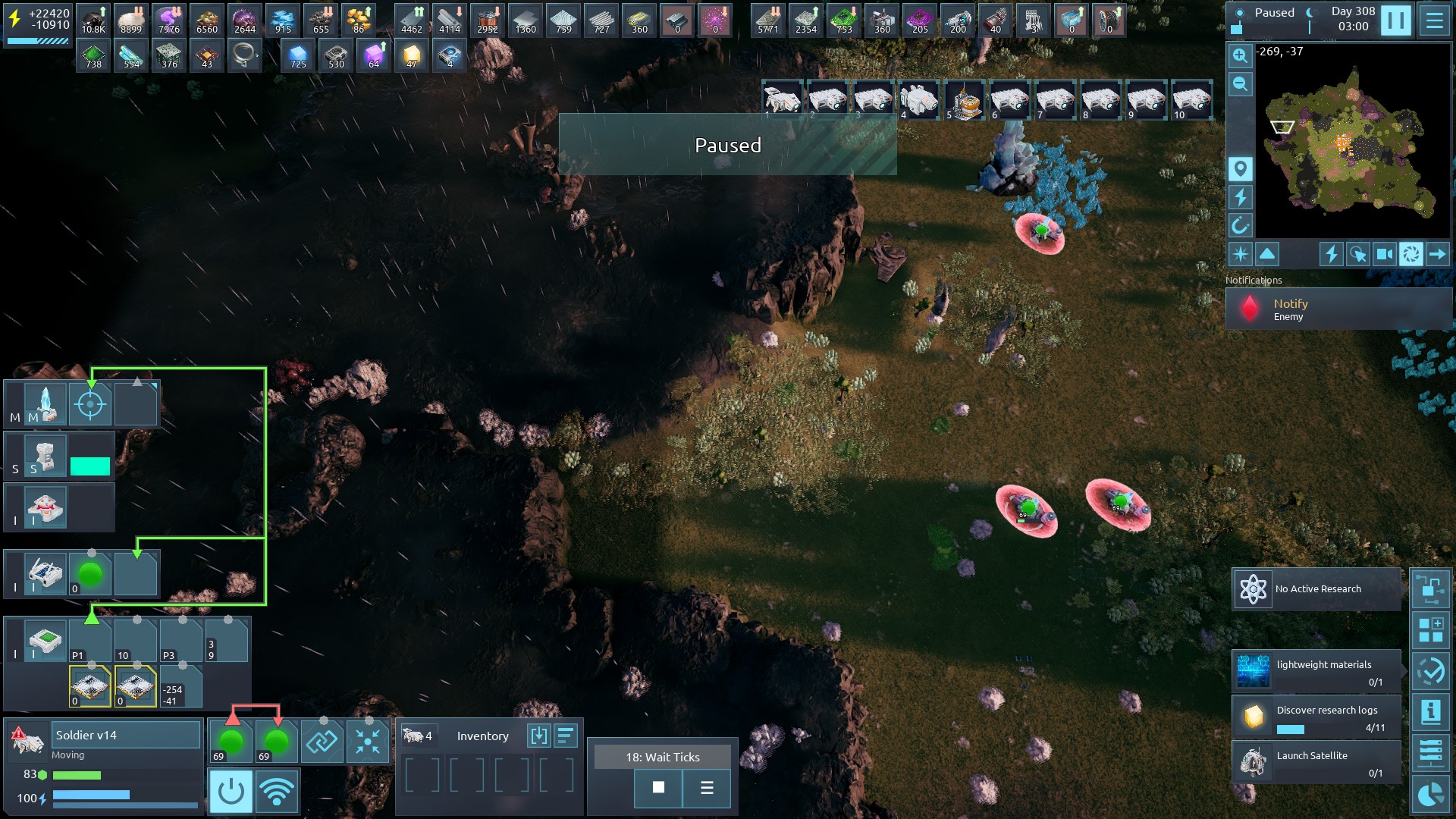The height and width of the screenshot is (819, 1456).
Task: Open the No Active Research panel
Action: [1316, 589]
